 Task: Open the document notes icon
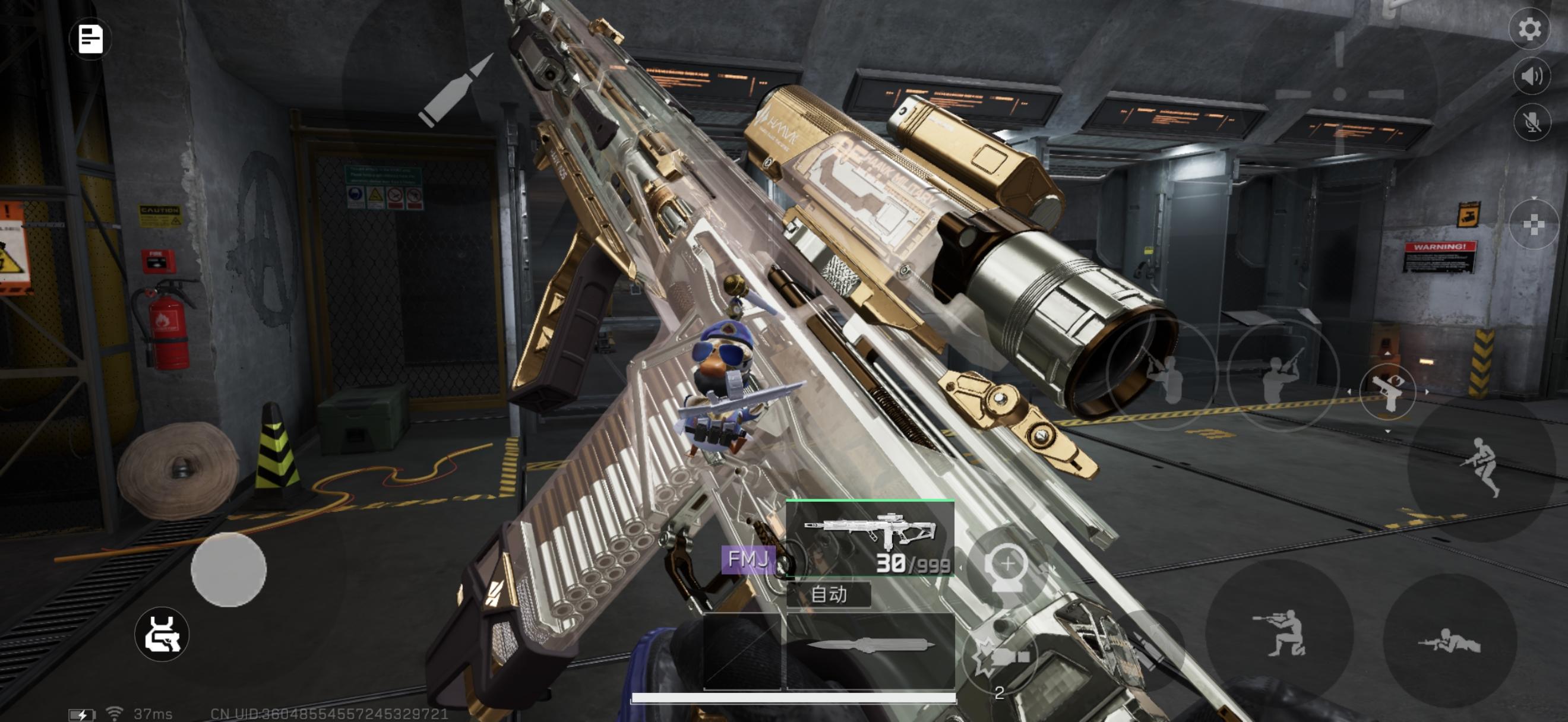pyautogui.click(x=91, y=40)
